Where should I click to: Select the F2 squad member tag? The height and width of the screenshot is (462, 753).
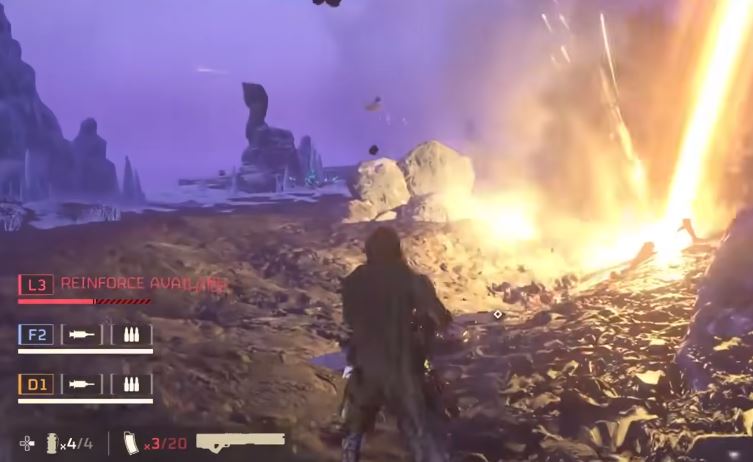point(36,335)
